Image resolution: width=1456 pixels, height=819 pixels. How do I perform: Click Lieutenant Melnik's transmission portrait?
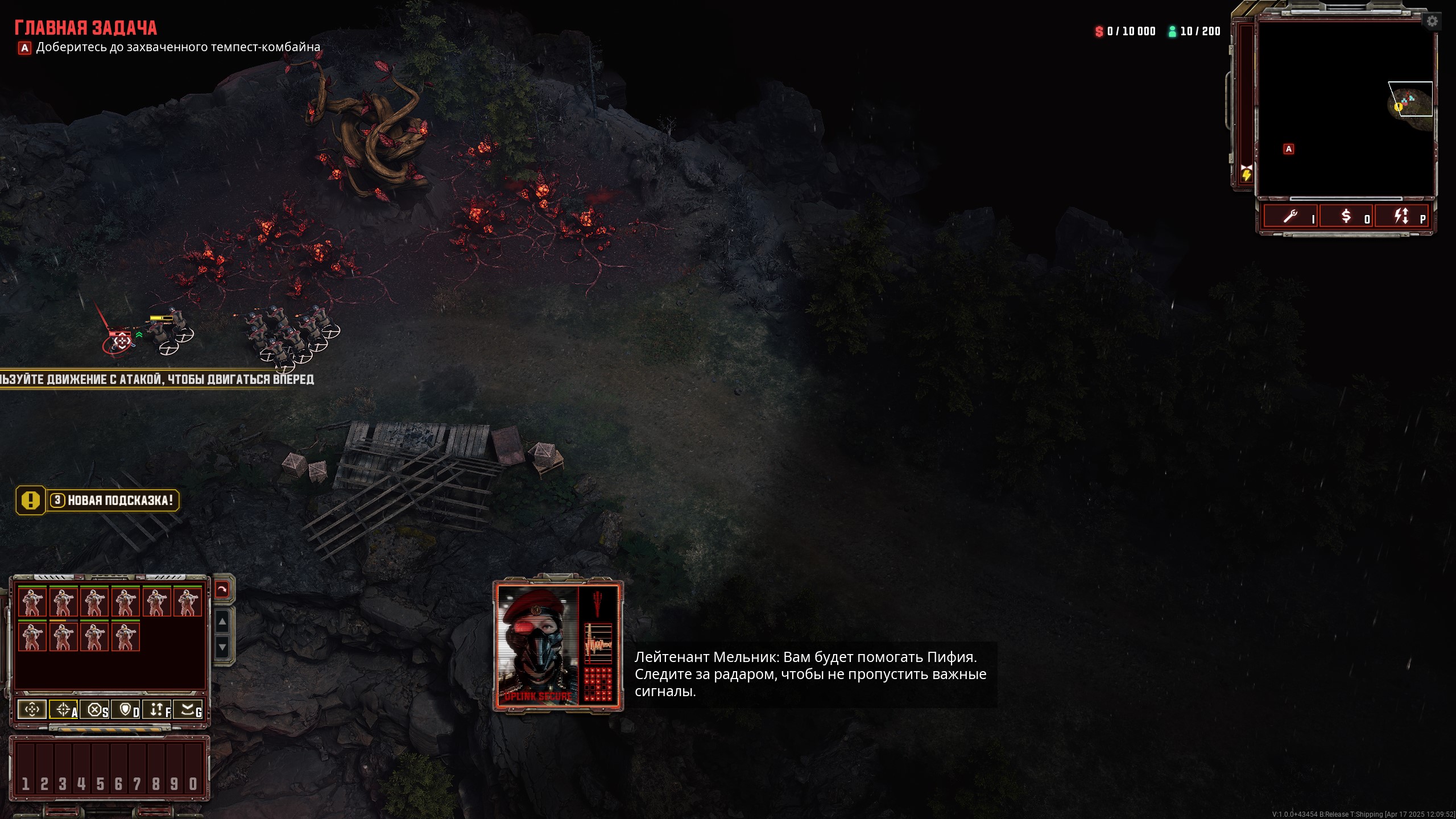click(538, 646)
